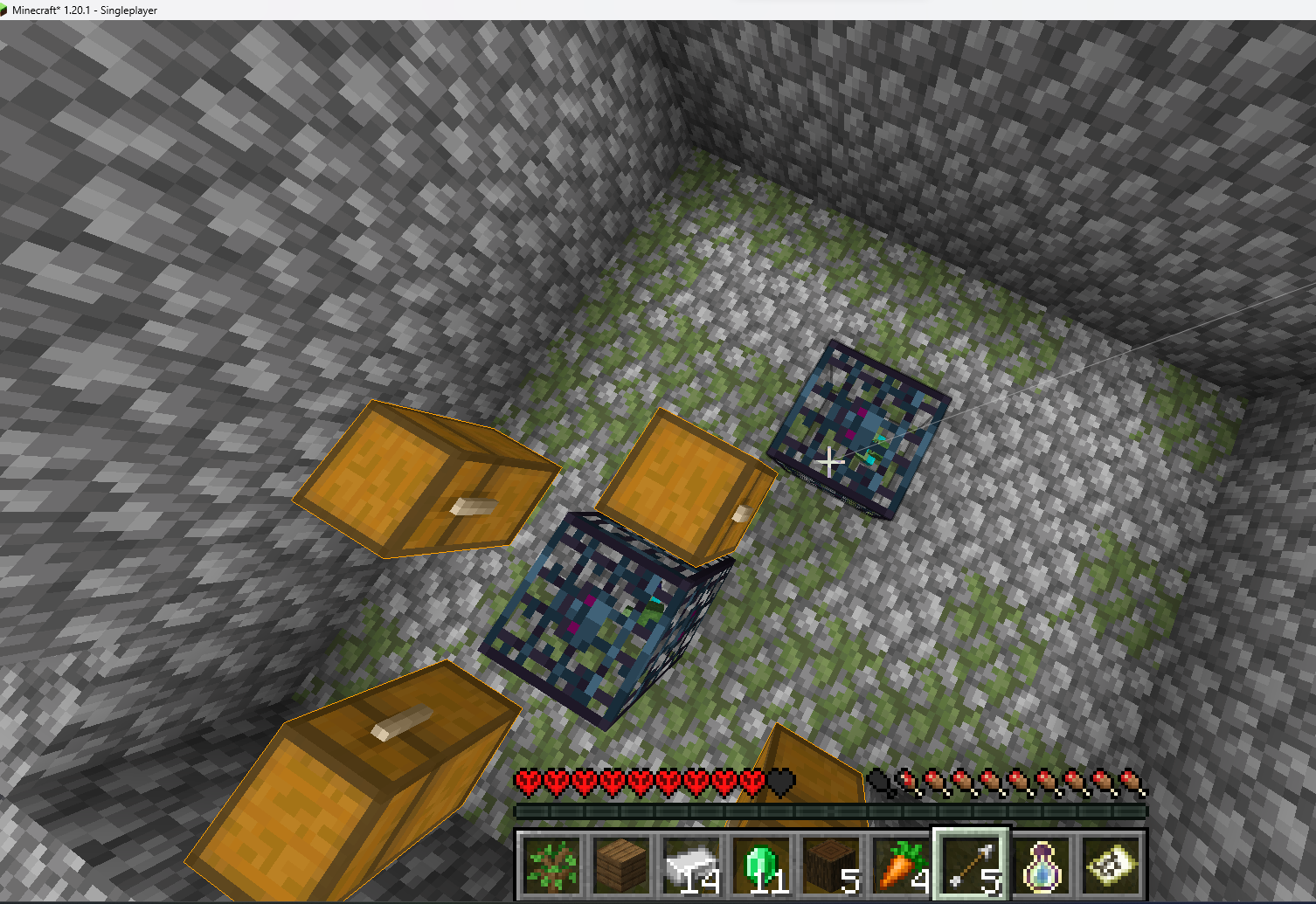Choose the iron ingot stack of 14
Viewport: 1316px width, 904px height.
pyautogui.click(x=691, y=865)
